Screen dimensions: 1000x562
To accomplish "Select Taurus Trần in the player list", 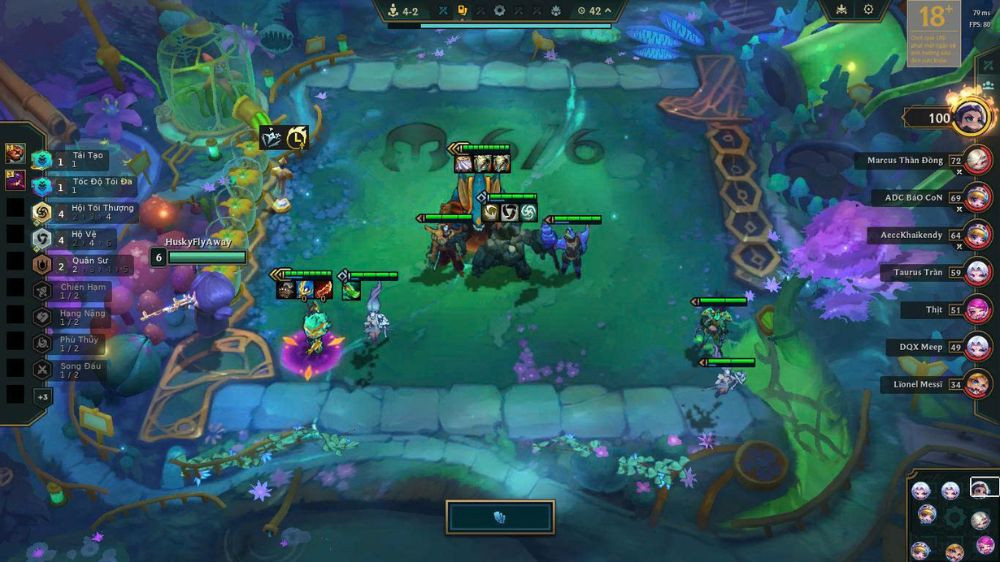I will [978, 272].
